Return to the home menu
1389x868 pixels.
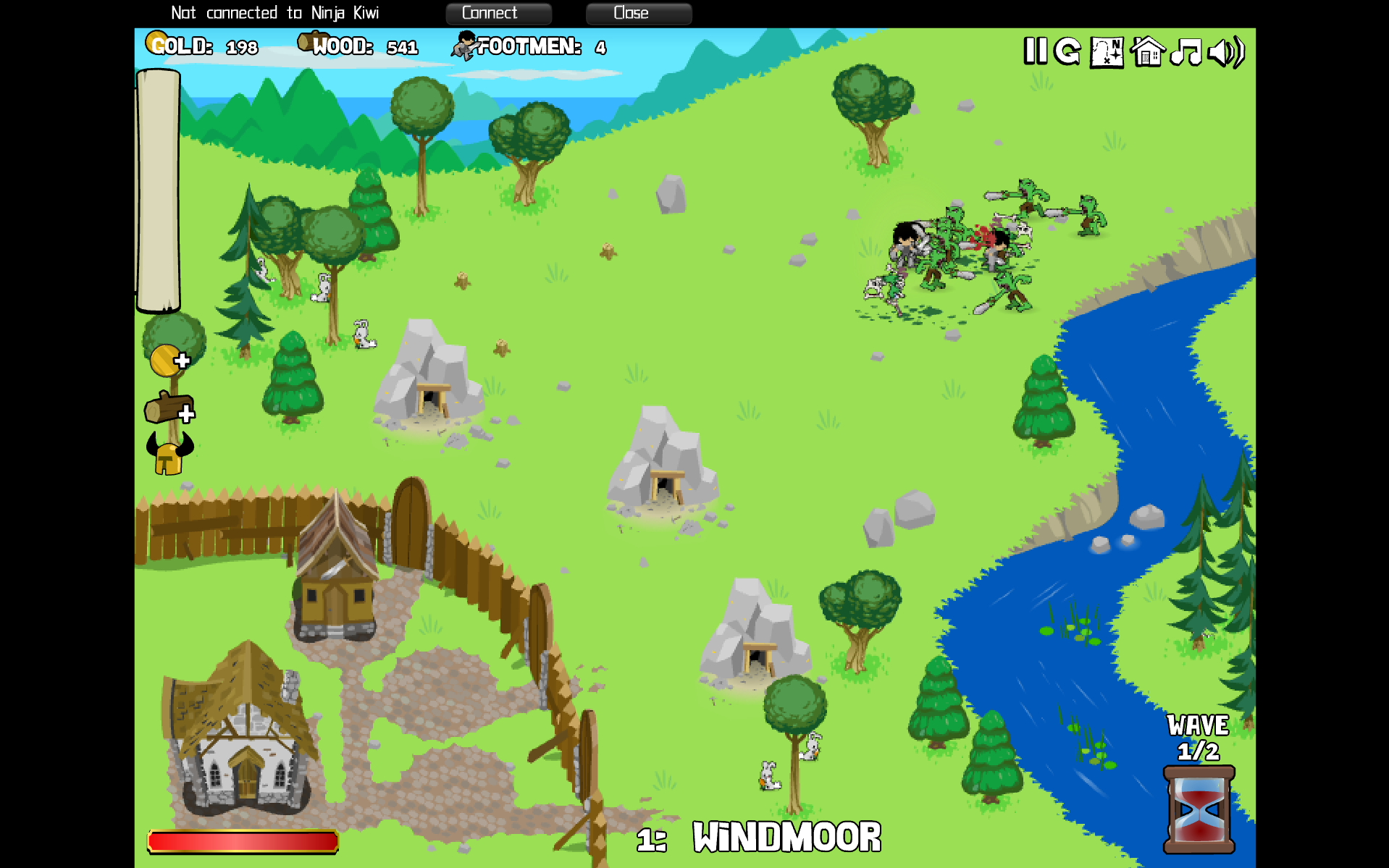(1147, 52)
